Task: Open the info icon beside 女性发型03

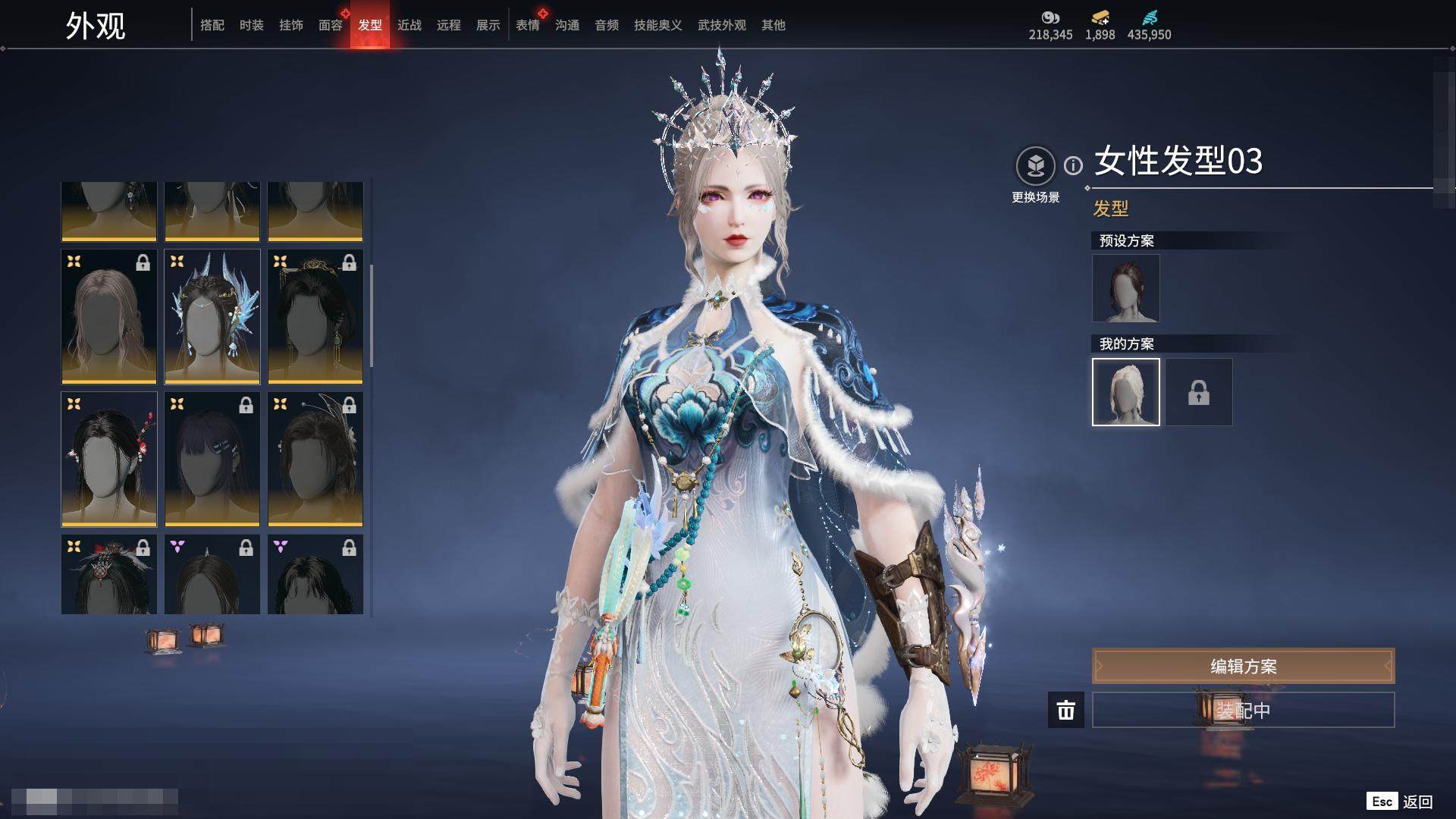Action: (1073, 165)
